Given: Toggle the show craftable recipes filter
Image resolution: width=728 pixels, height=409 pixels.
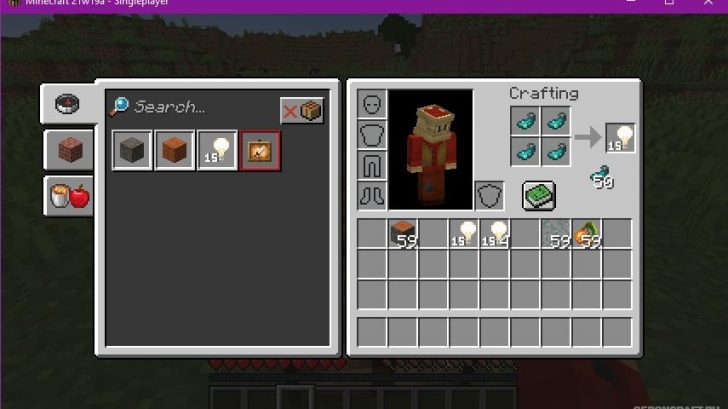Looking at the screenshot, I should pos(301,110).
